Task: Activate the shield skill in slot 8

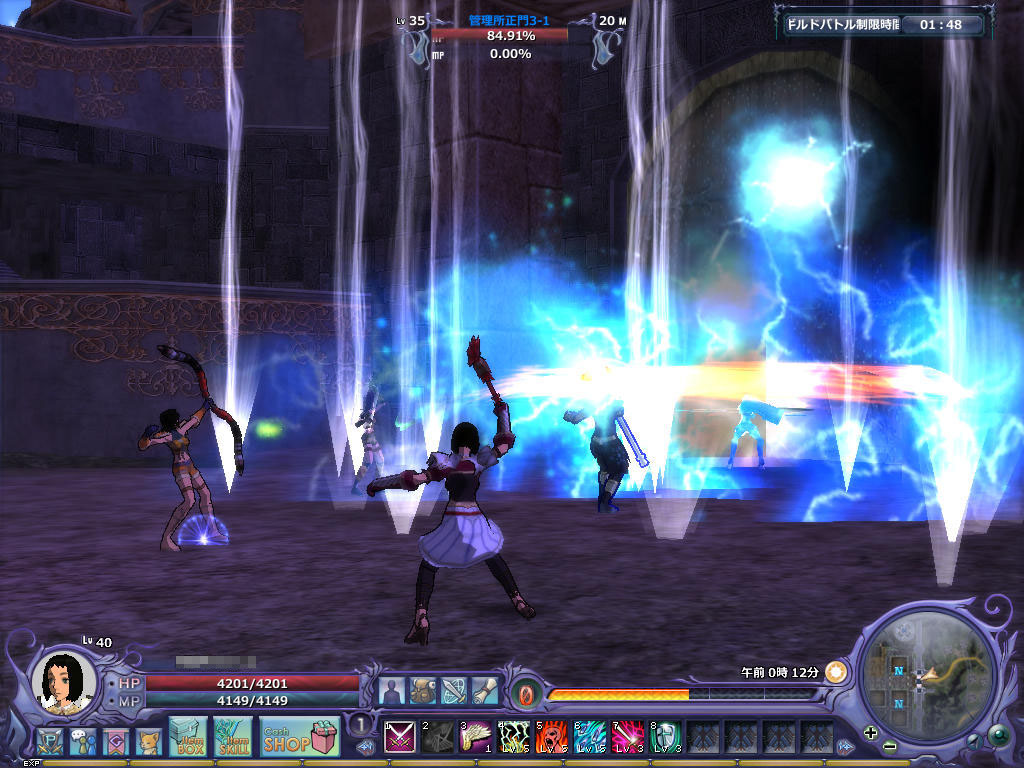Action: [666, 737]
